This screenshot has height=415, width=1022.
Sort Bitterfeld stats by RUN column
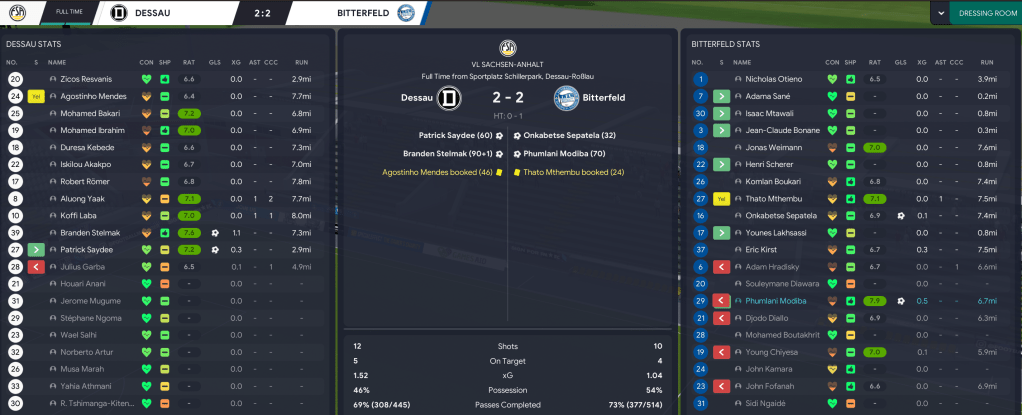tap(987, 62)
